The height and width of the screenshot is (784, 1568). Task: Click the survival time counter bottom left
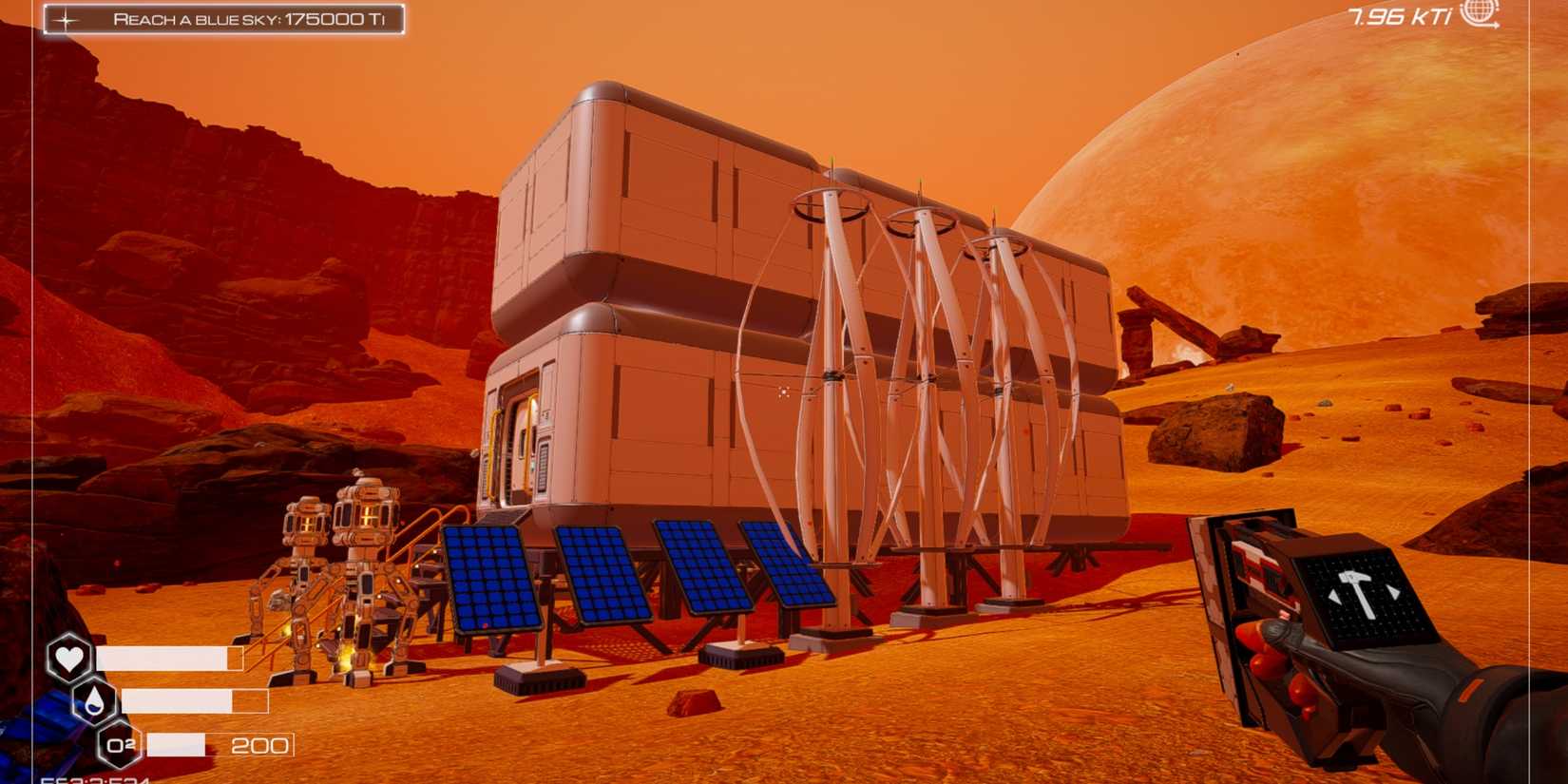click(95, 776)
